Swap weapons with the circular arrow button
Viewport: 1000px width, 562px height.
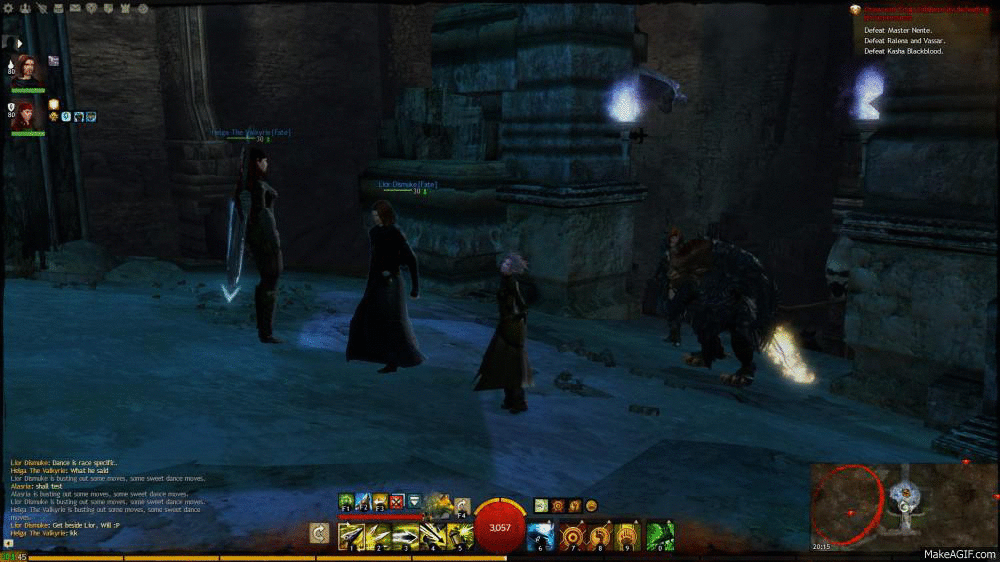[x=320, y=534]
